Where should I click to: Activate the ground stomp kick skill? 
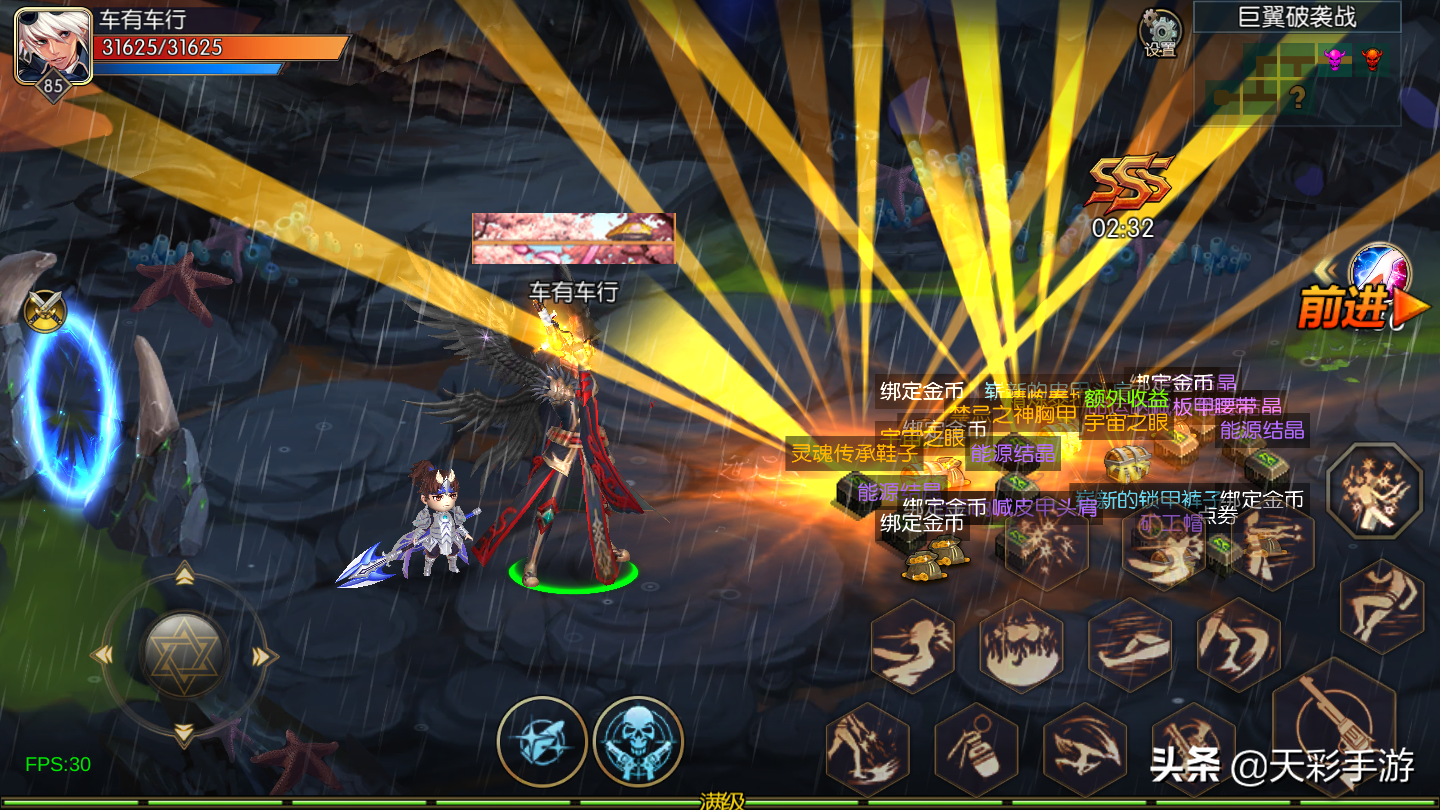(x=866, y=752)
